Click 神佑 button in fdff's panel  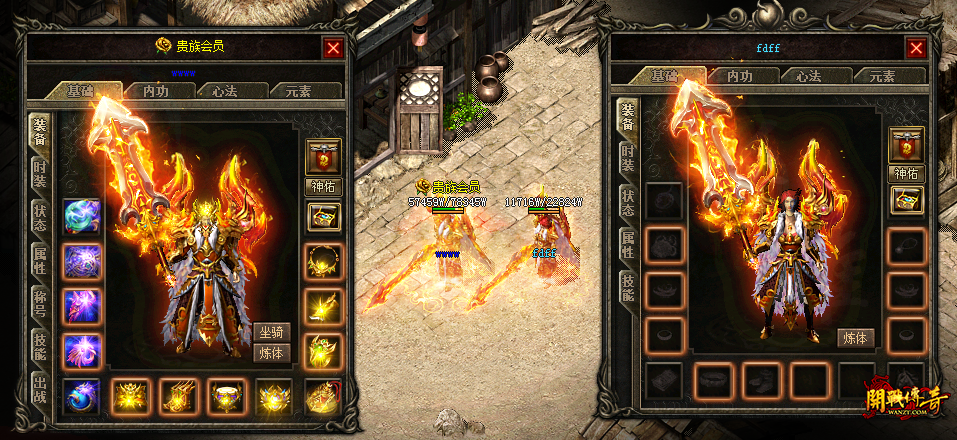pyautogui.click(x=907, y=173)
